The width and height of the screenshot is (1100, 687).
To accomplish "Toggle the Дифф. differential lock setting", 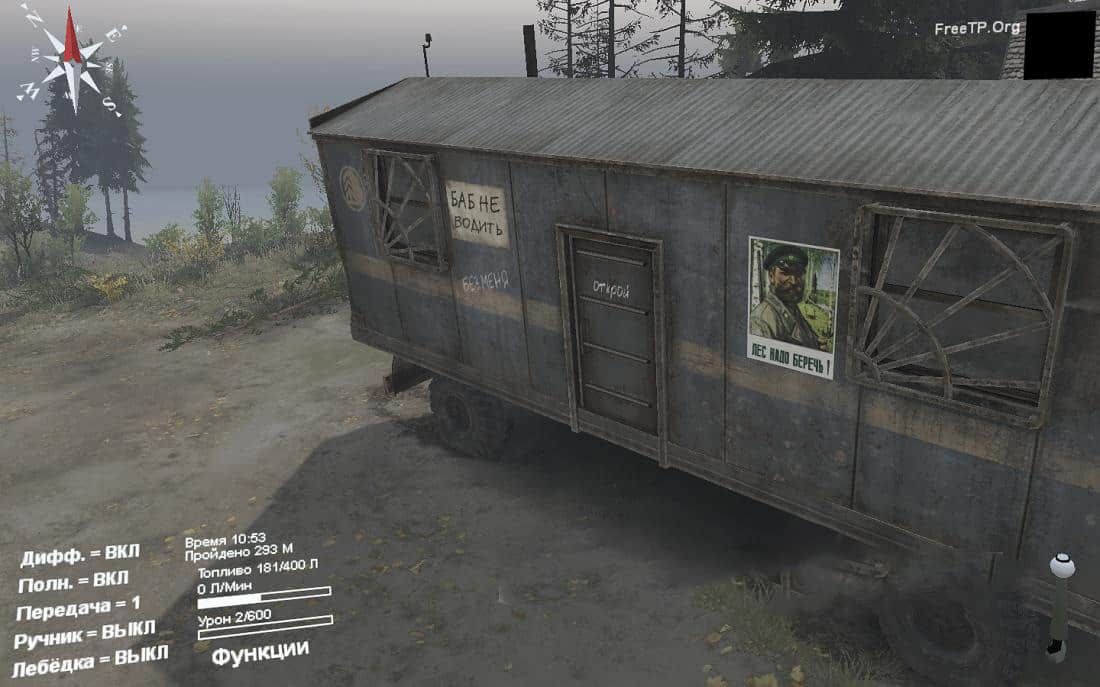I will (x=80, y=555).
